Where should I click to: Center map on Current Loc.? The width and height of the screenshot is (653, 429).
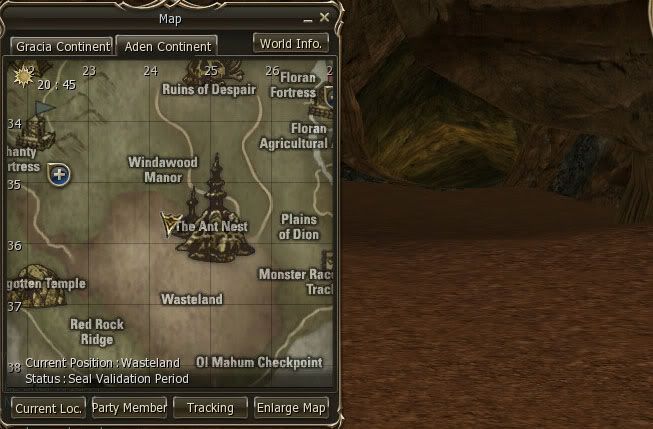(49, 408)
